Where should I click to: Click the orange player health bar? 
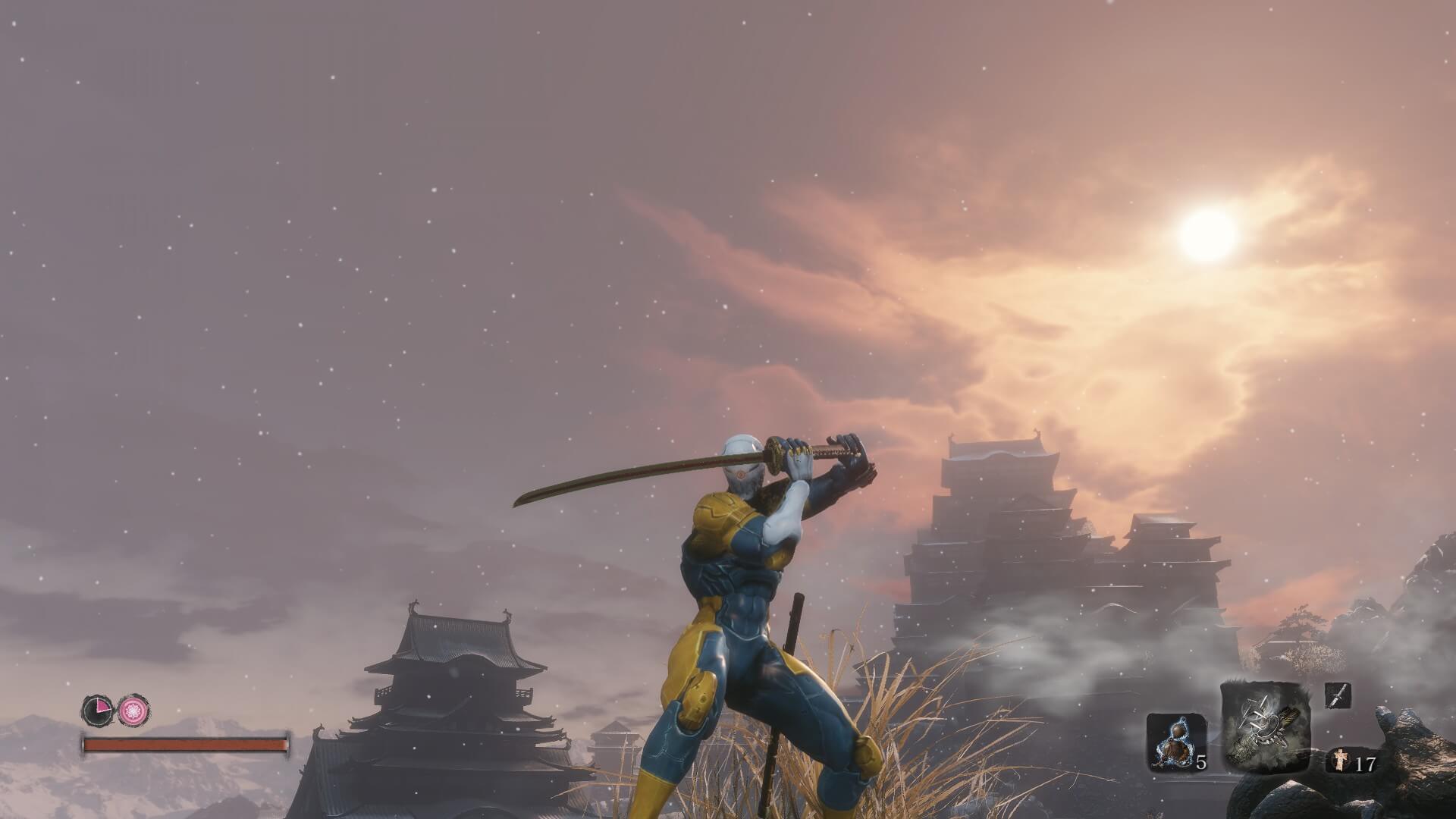(186, 745)
